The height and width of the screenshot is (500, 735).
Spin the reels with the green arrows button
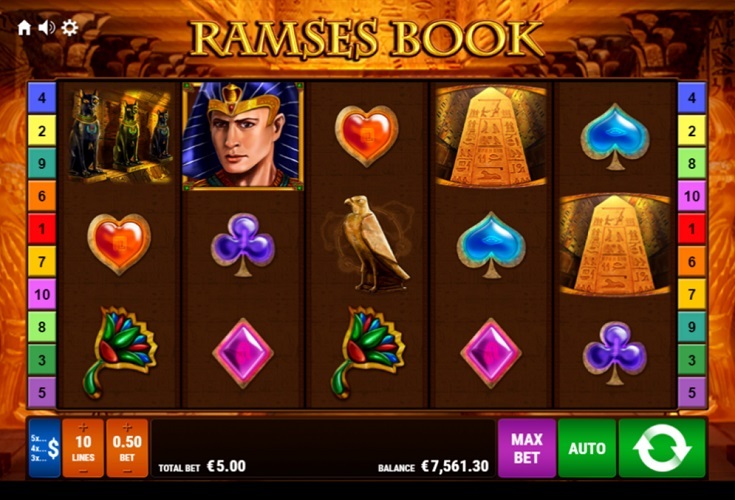pos(662,447)
